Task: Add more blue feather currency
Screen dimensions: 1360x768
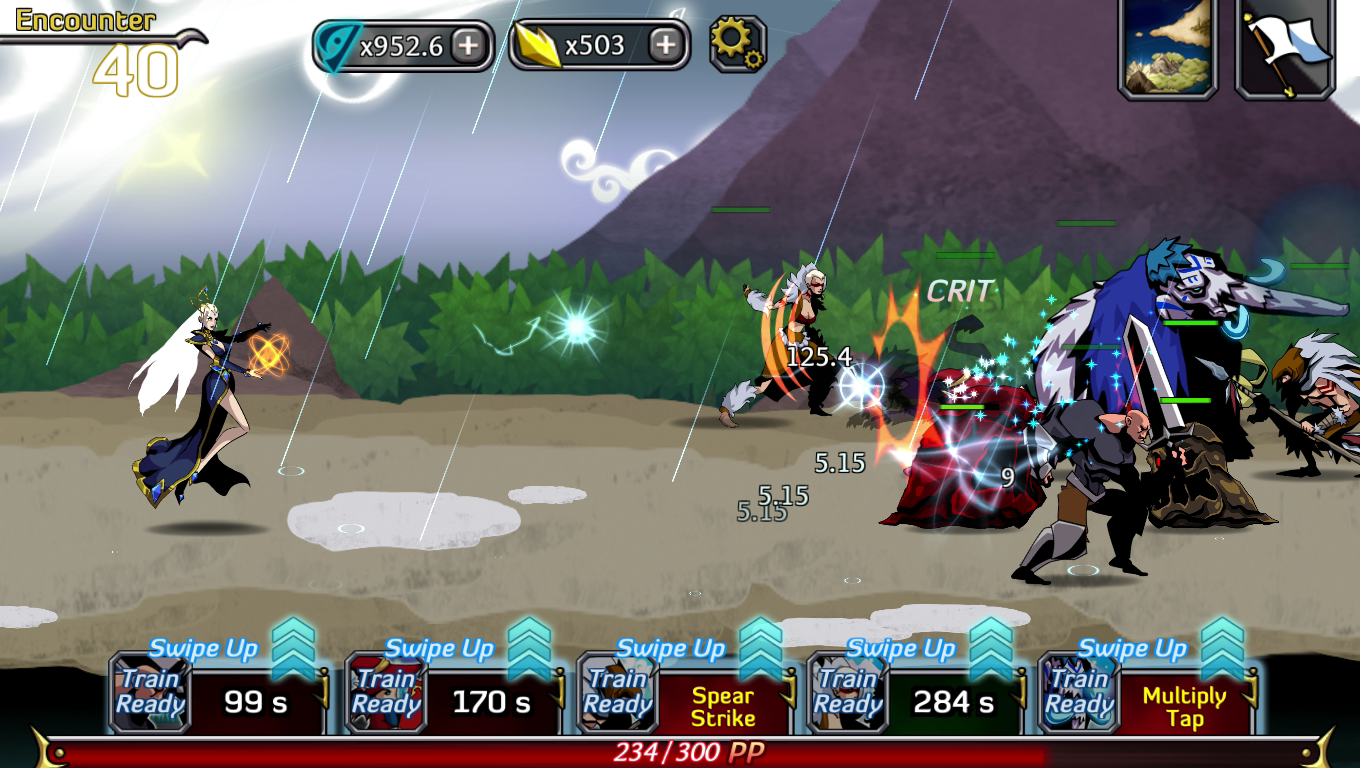Action: pos(468,45)
